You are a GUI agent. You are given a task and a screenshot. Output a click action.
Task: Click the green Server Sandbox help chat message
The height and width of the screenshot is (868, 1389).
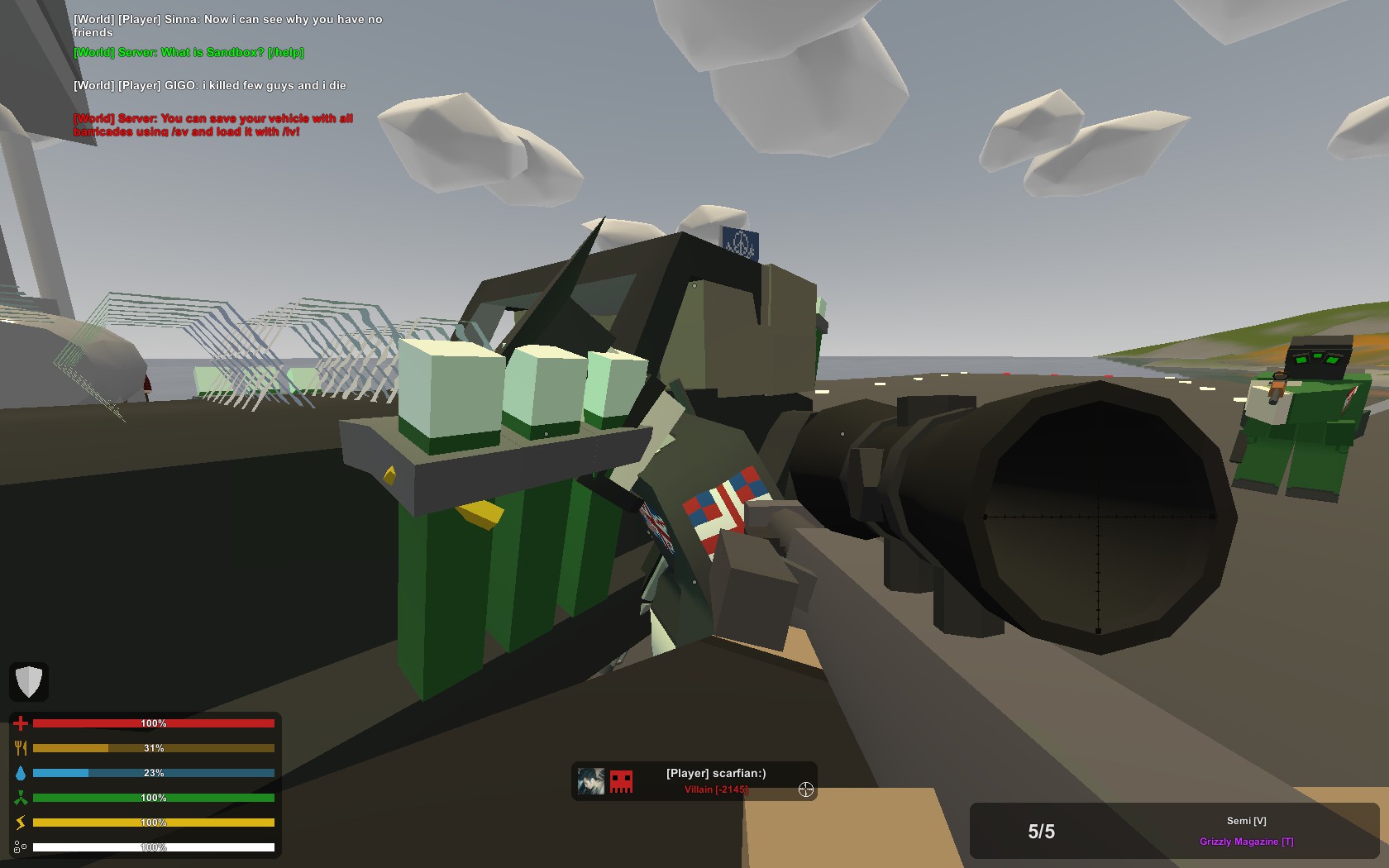pos(189,53)
